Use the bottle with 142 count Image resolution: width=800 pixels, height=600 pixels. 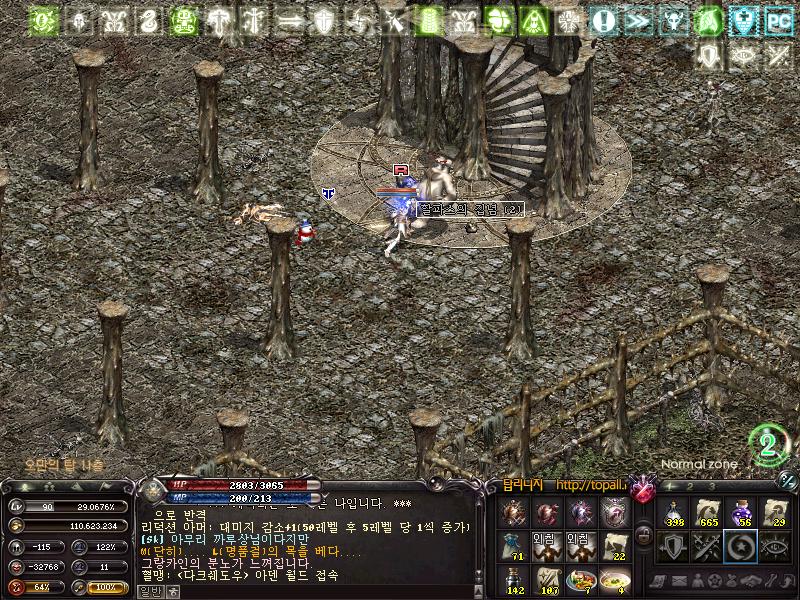[x=514, y=580]
